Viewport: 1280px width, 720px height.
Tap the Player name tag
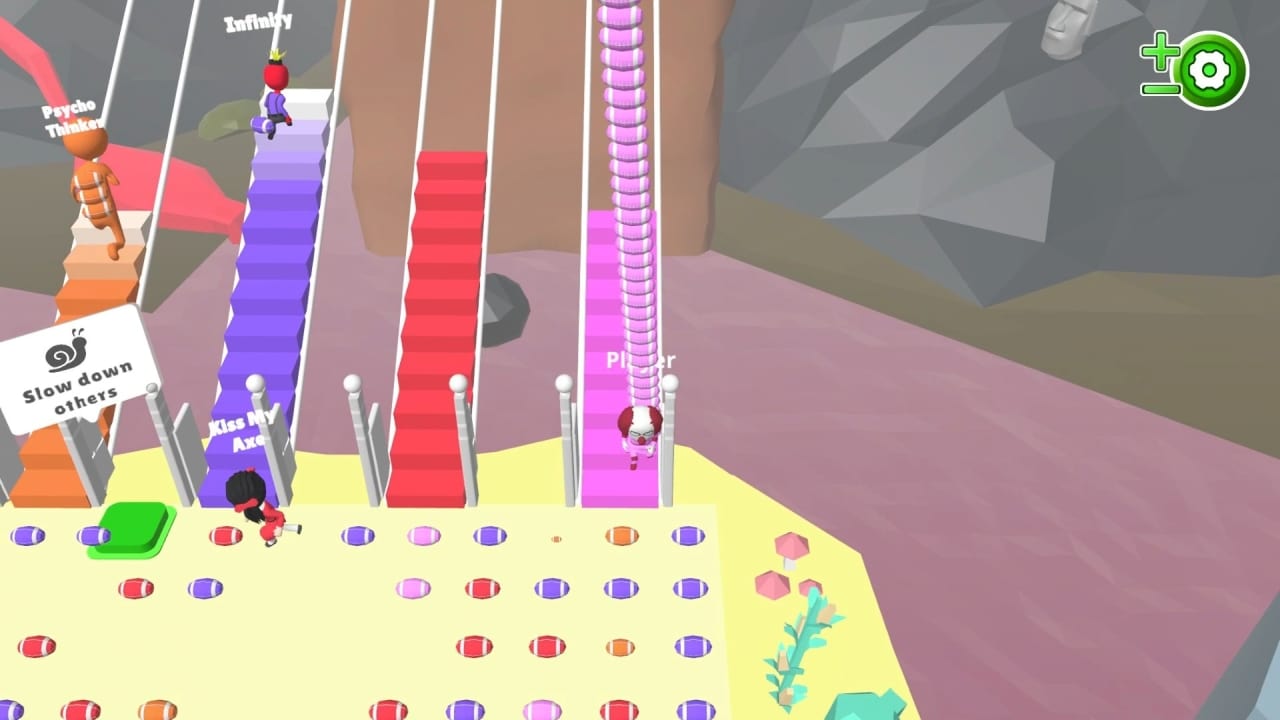(641, 360)
